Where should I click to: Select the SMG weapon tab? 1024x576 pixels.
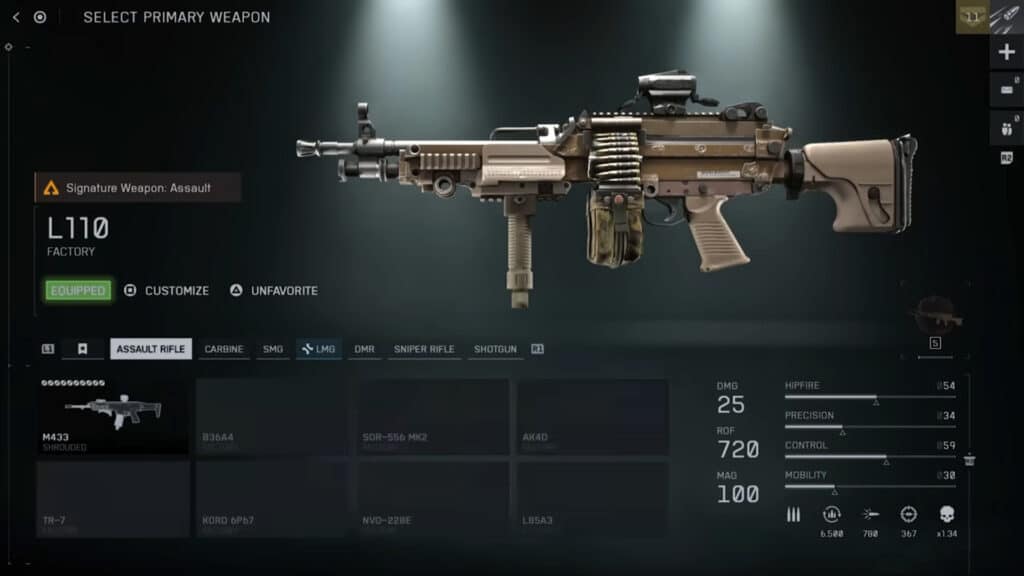click(x=273, y=349)
